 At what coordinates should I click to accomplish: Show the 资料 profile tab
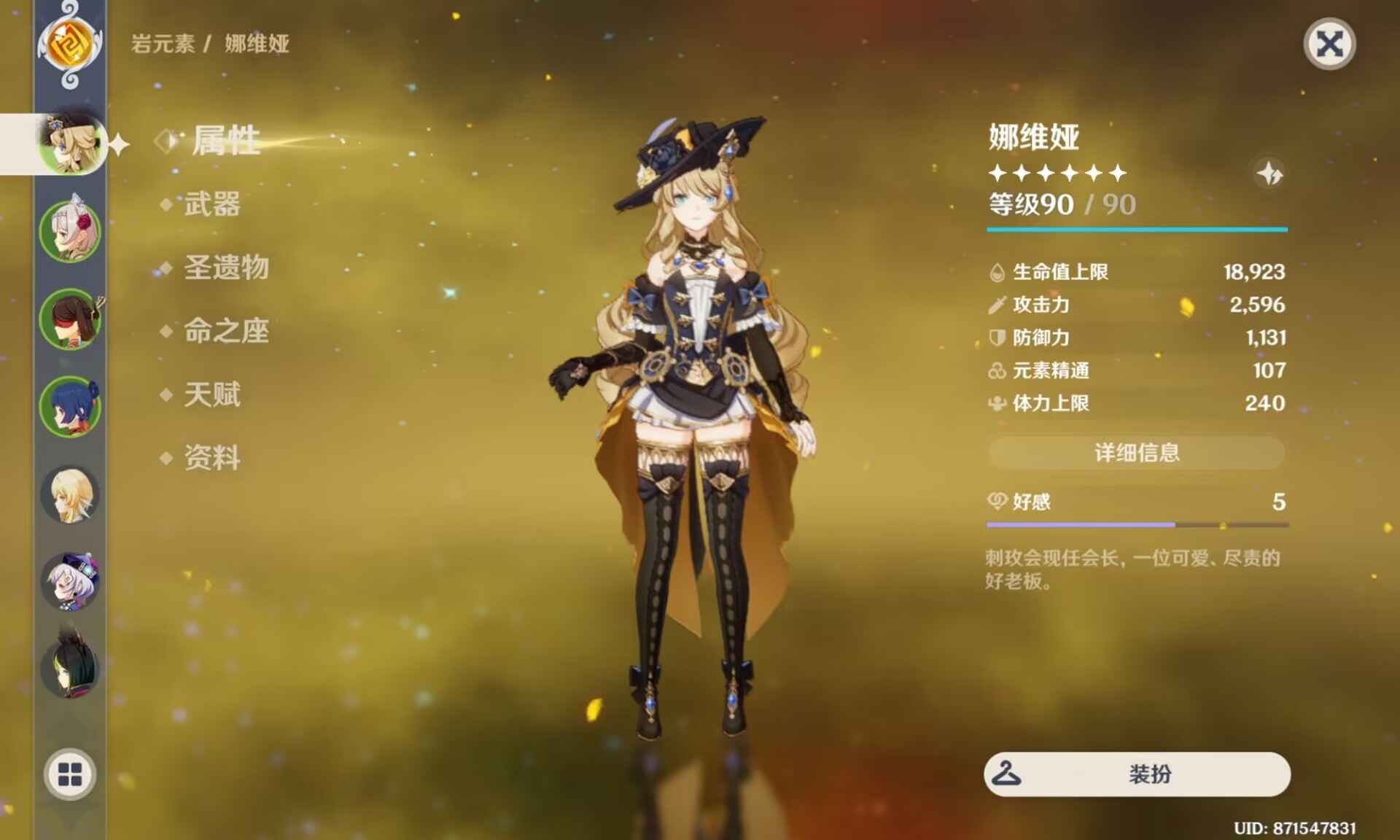tap(211, 458)
